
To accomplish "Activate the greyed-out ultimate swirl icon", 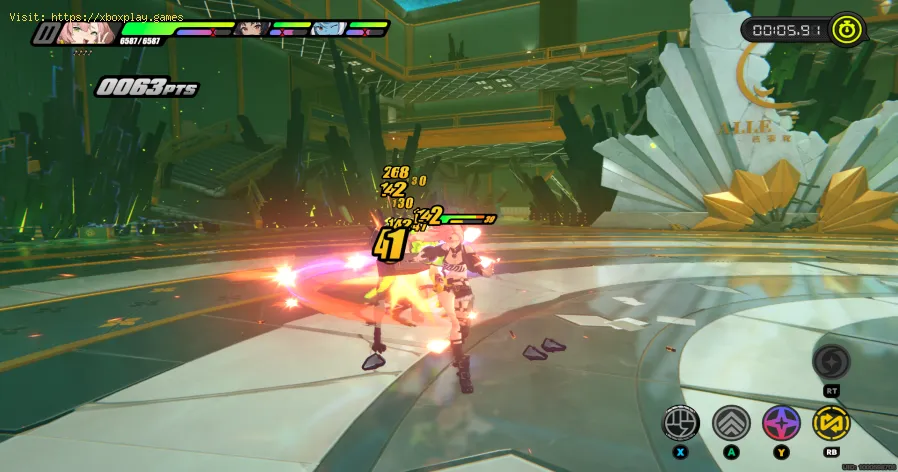I will [x=831, y=363].
